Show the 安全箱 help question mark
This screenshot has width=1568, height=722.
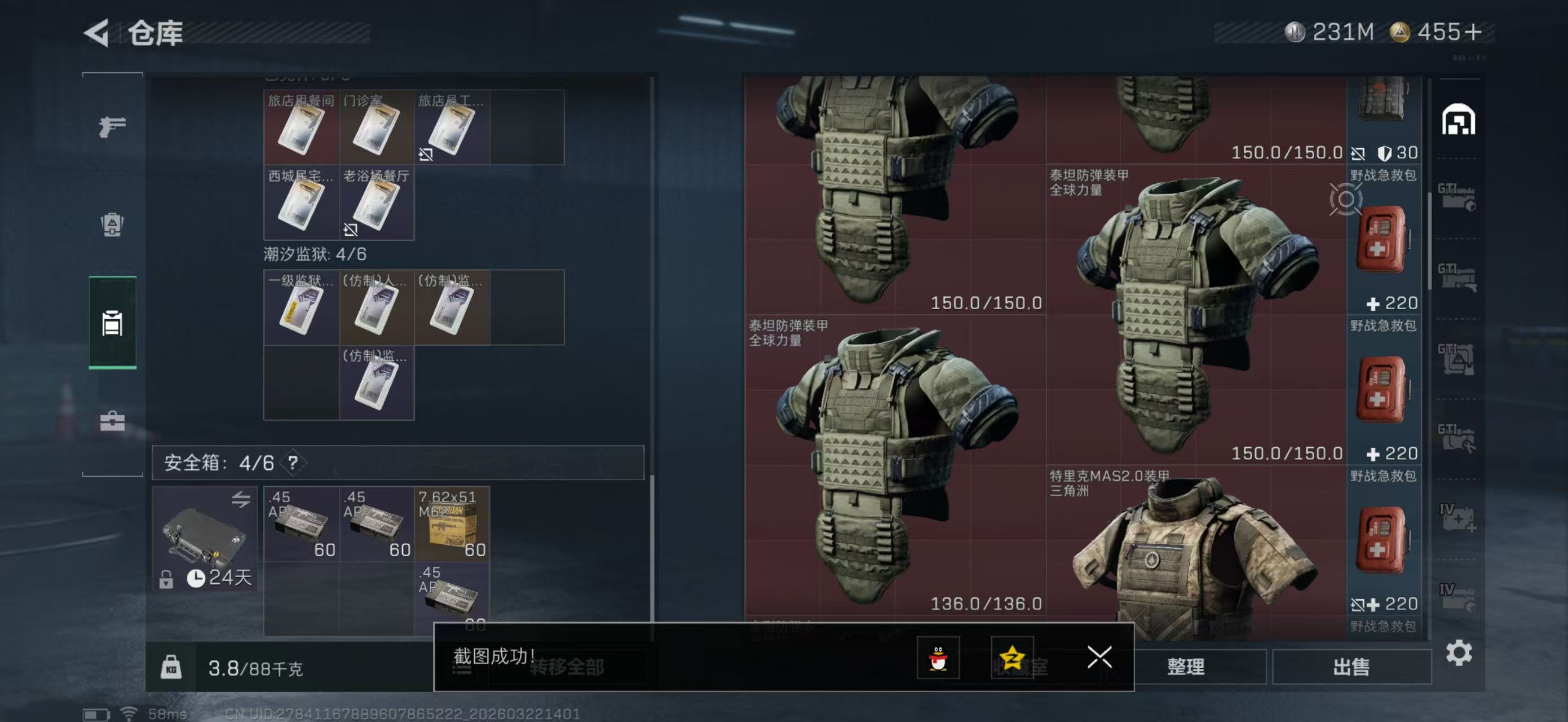click(x=293, y=463)
